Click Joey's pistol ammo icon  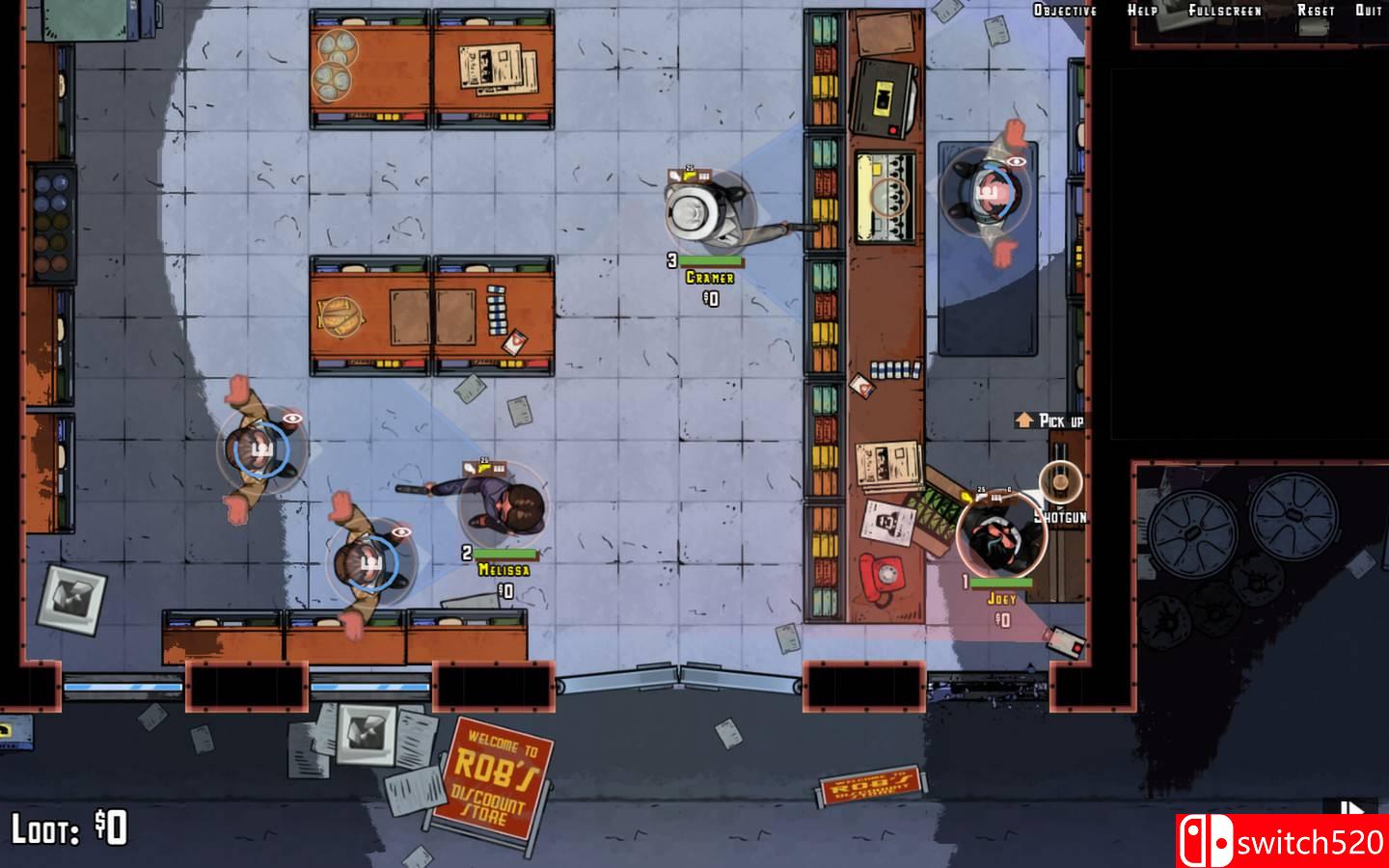coord(982,497)
